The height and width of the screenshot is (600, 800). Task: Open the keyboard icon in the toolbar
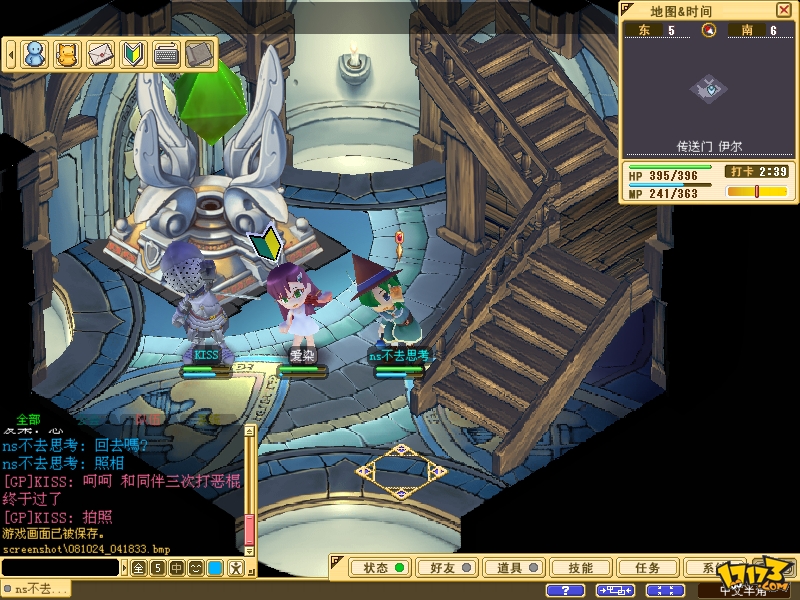(x=166, y=53)
